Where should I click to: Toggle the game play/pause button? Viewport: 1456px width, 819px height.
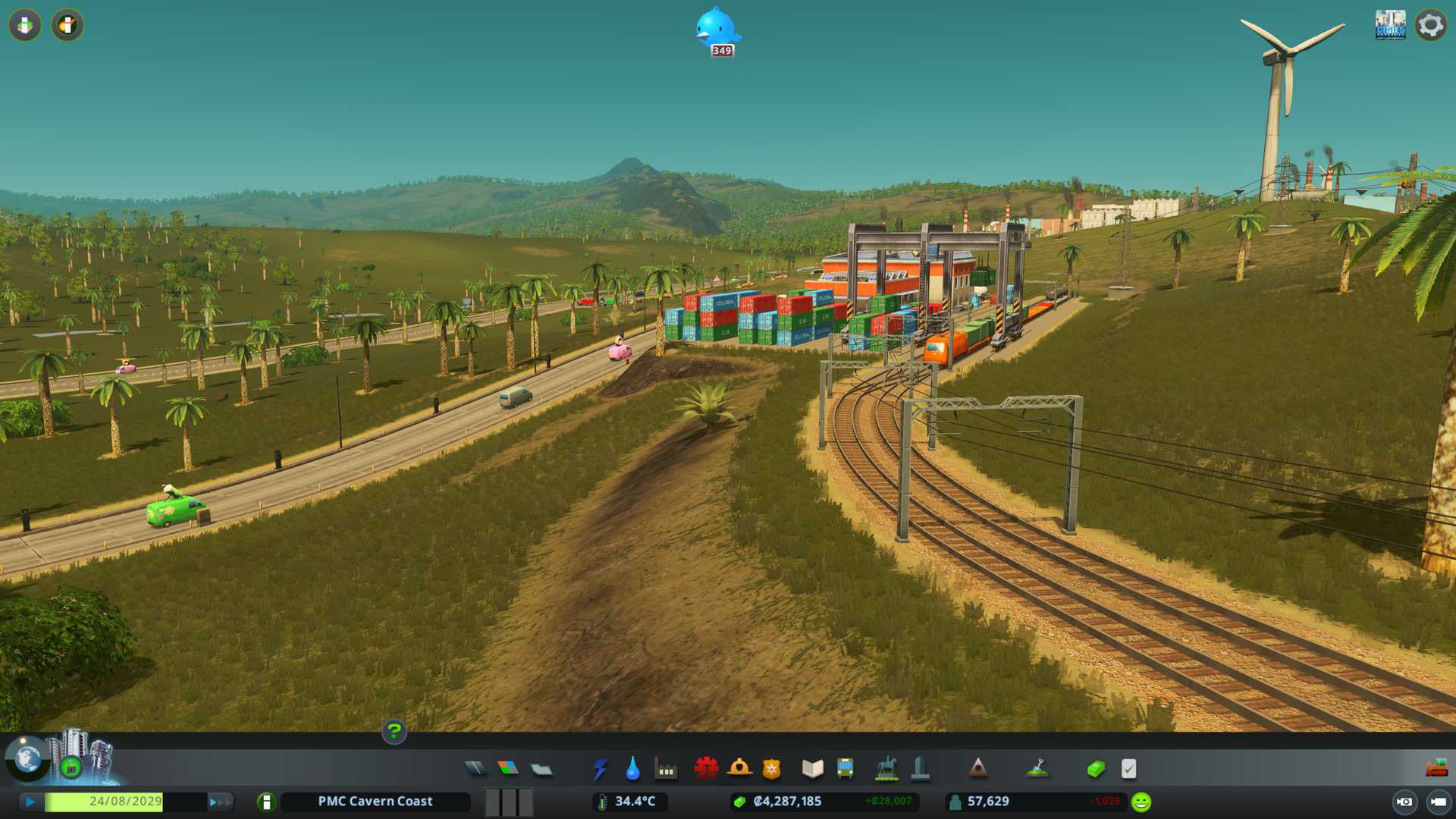pos(30,802)
